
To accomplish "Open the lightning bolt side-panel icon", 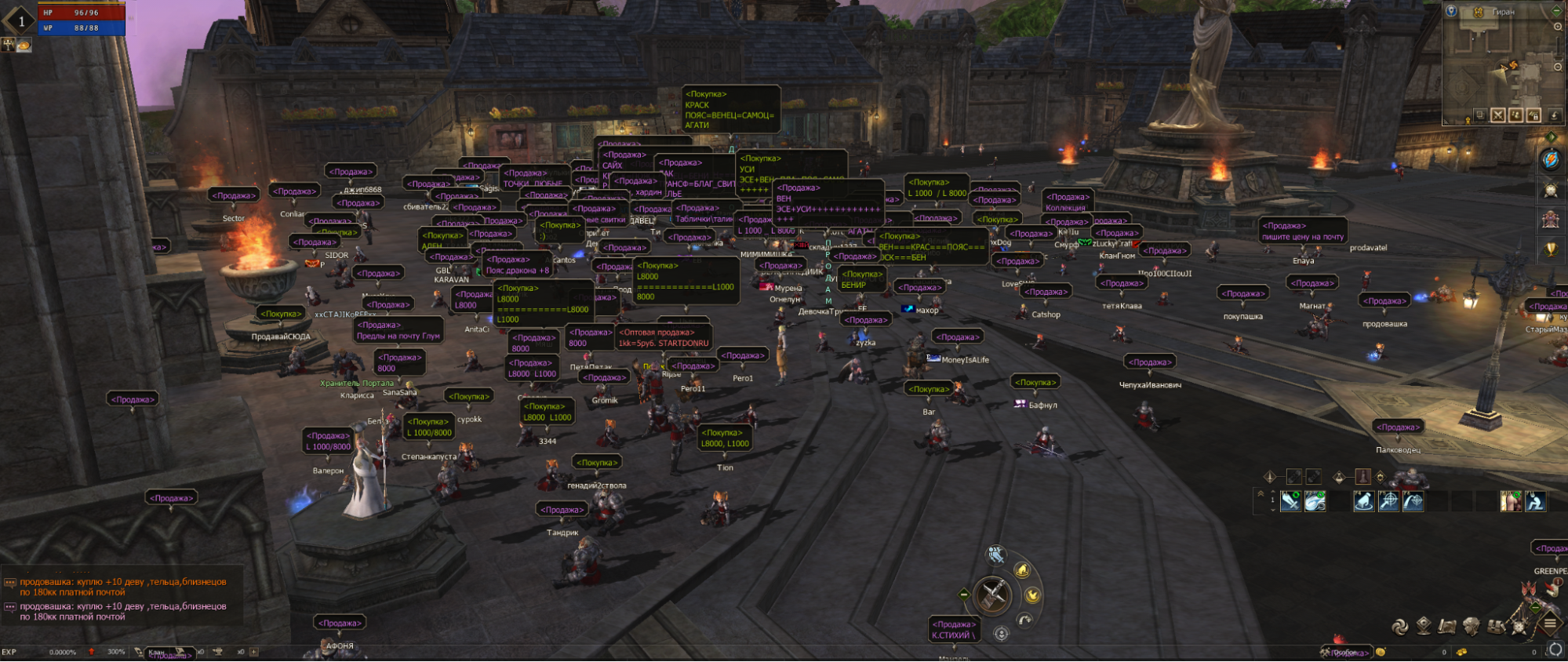I will click(x=1550, y=160).
